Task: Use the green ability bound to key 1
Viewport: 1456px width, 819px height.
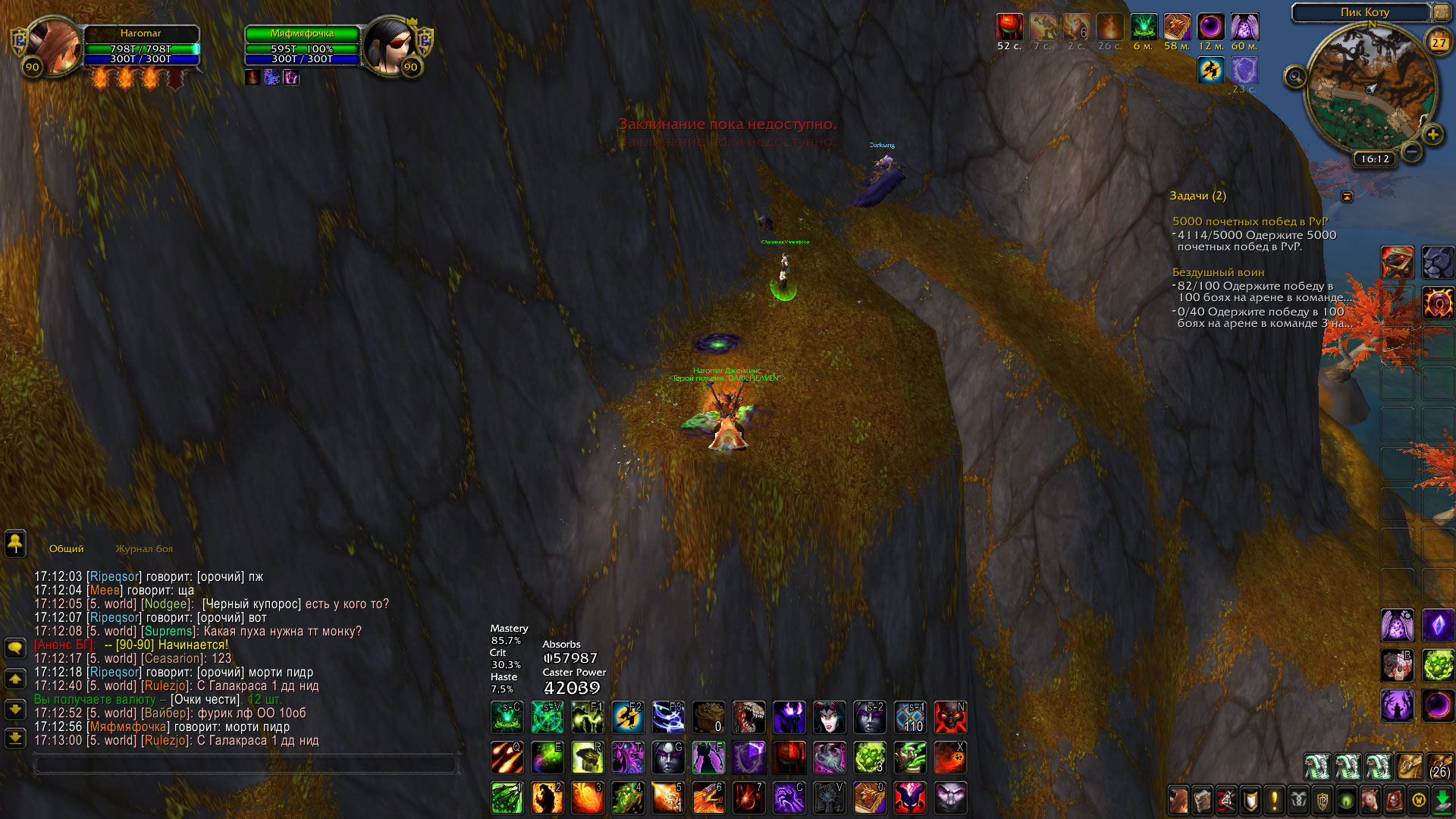Action: click(507, 798)
